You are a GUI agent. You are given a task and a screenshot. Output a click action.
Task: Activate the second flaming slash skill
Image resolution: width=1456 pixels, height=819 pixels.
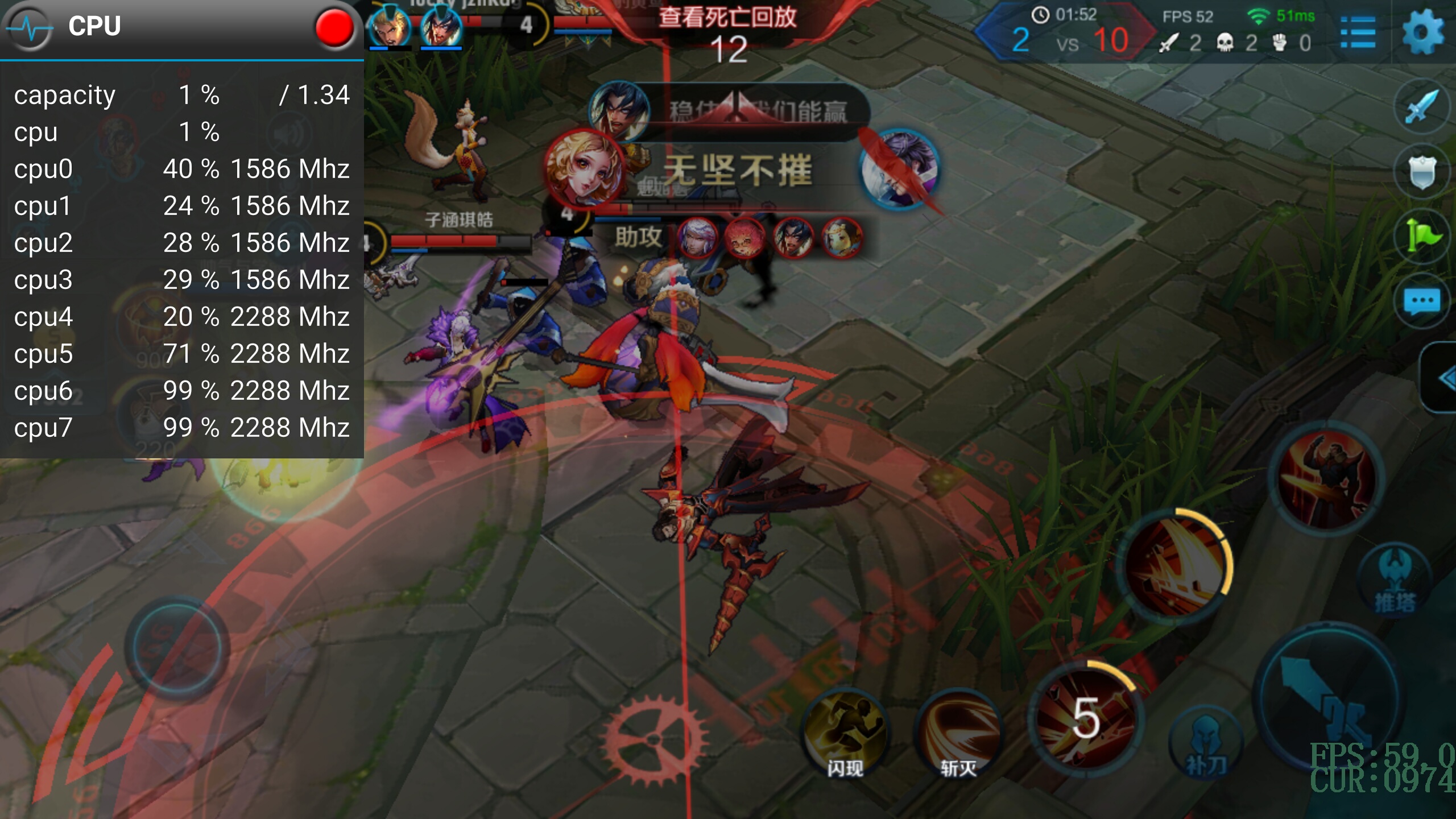pyautogui.click(x=1175, y=566)
